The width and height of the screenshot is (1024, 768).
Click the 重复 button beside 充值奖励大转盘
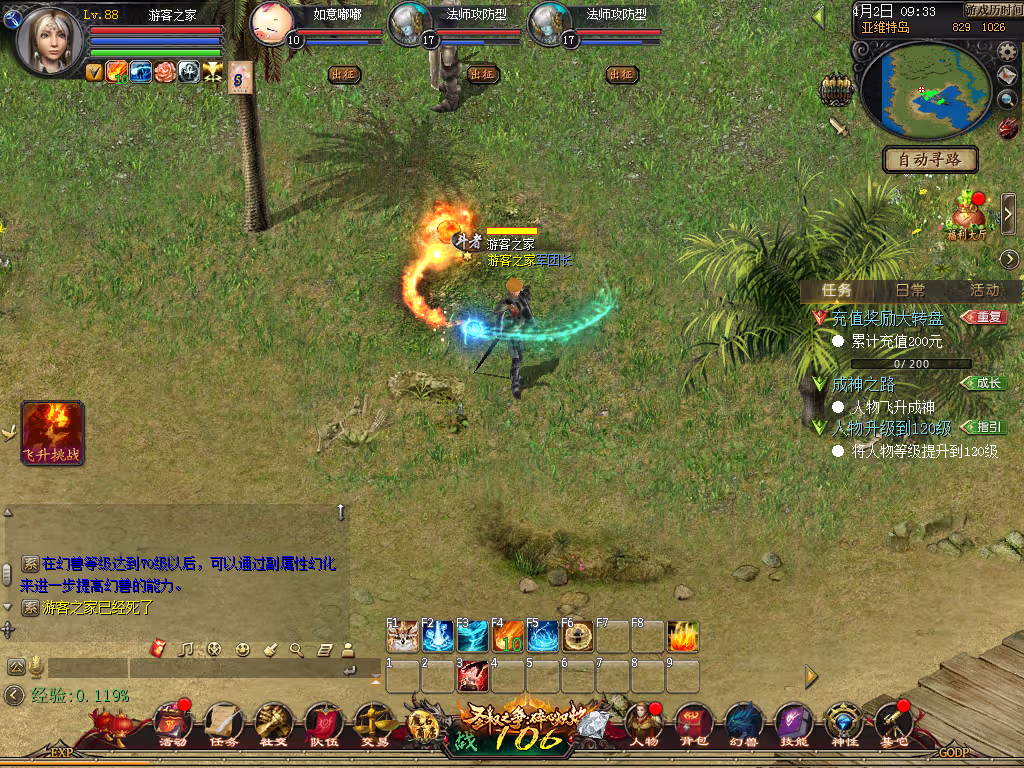984,317
